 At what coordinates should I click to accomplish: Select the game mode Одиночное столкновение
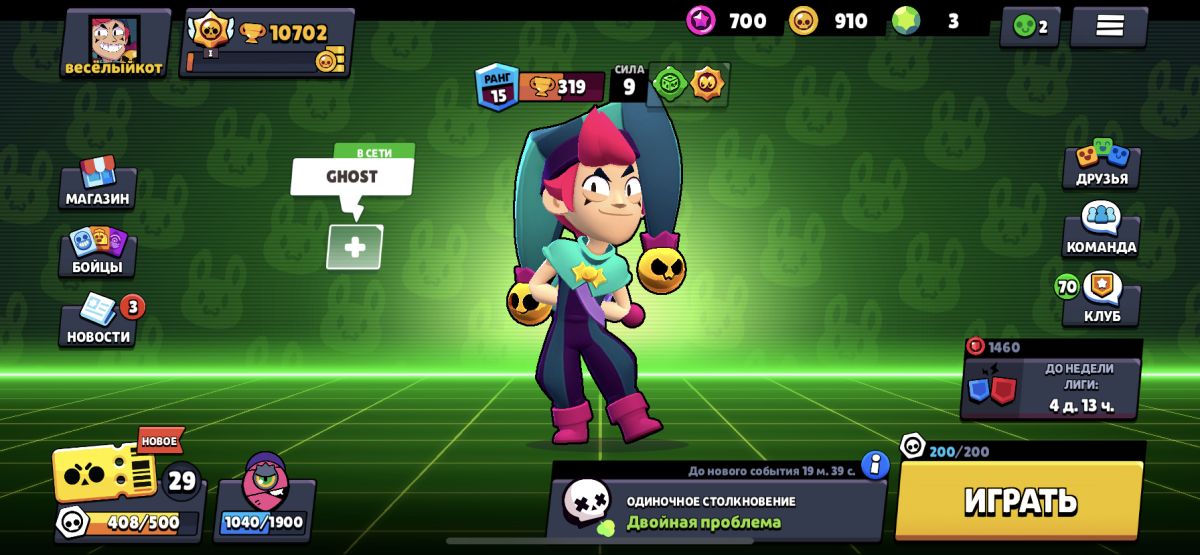(715, 510)
